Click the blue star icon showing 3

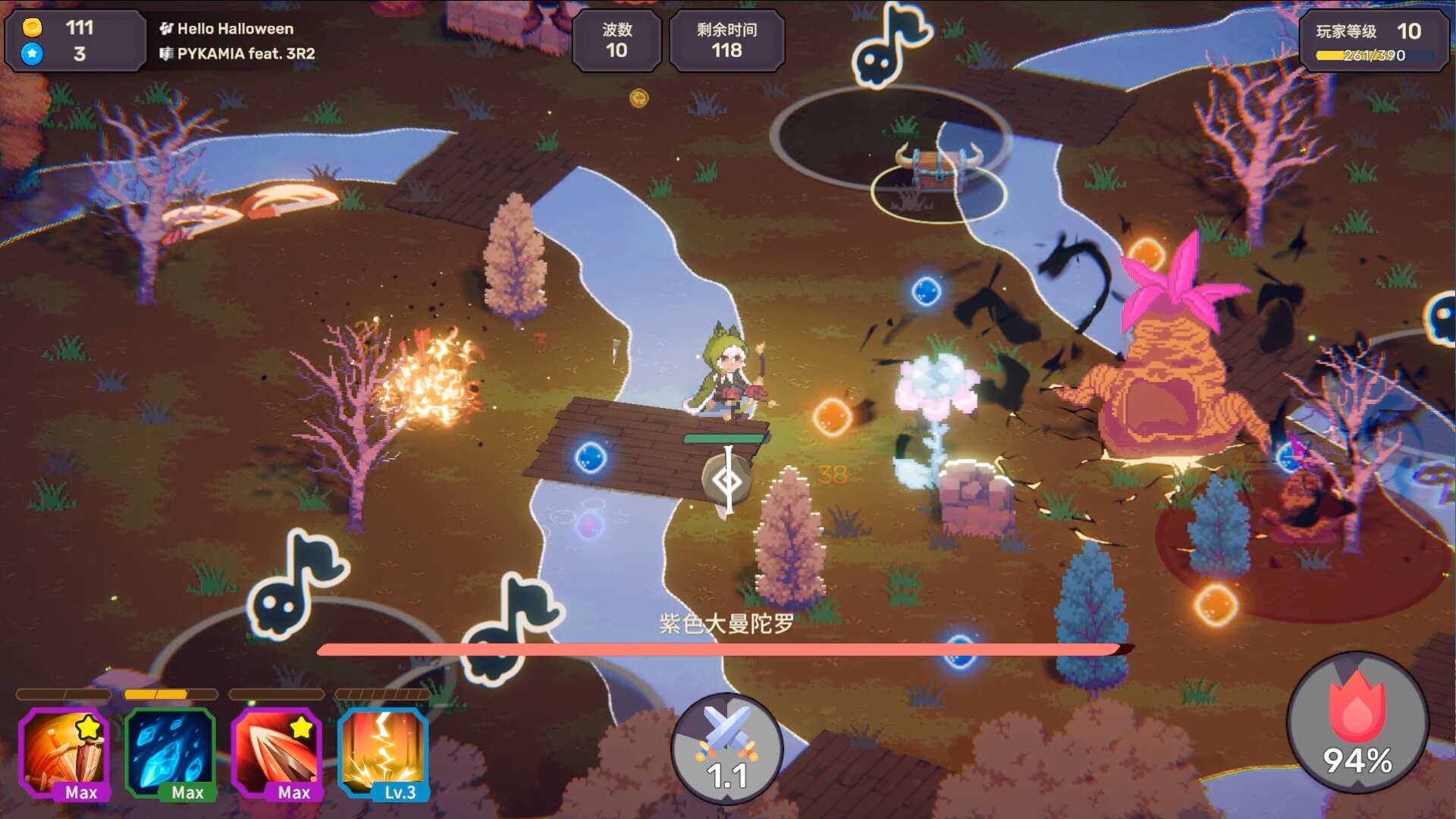coord(32,55)
